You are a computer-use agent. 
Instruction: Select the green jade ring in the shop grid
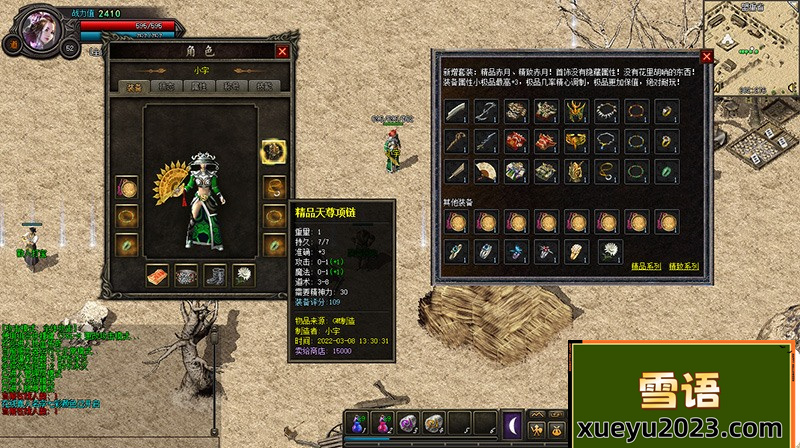665,171
